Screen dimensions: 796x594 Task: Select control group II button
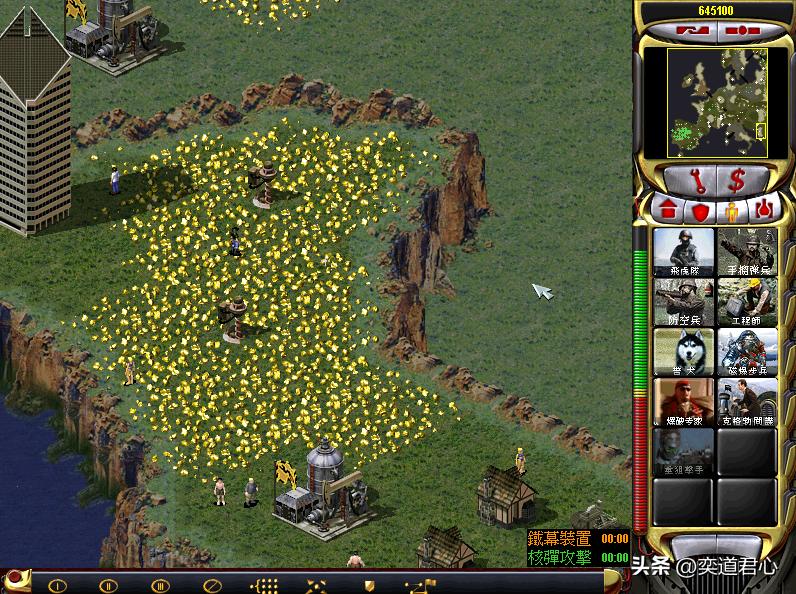[x=109, y=585]
